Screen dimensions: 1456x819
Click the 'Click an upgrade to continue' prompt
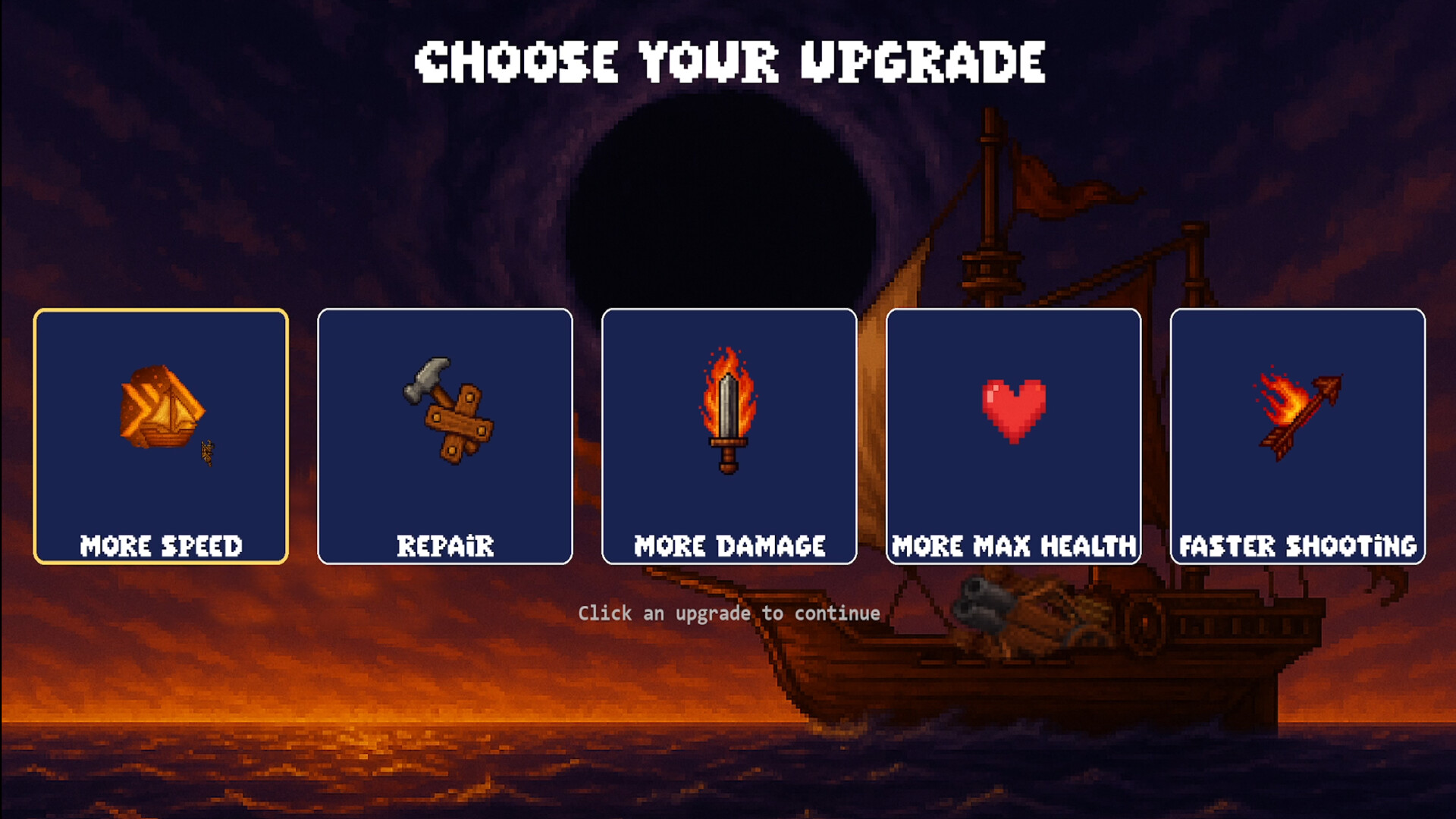(x=729, y=613)
